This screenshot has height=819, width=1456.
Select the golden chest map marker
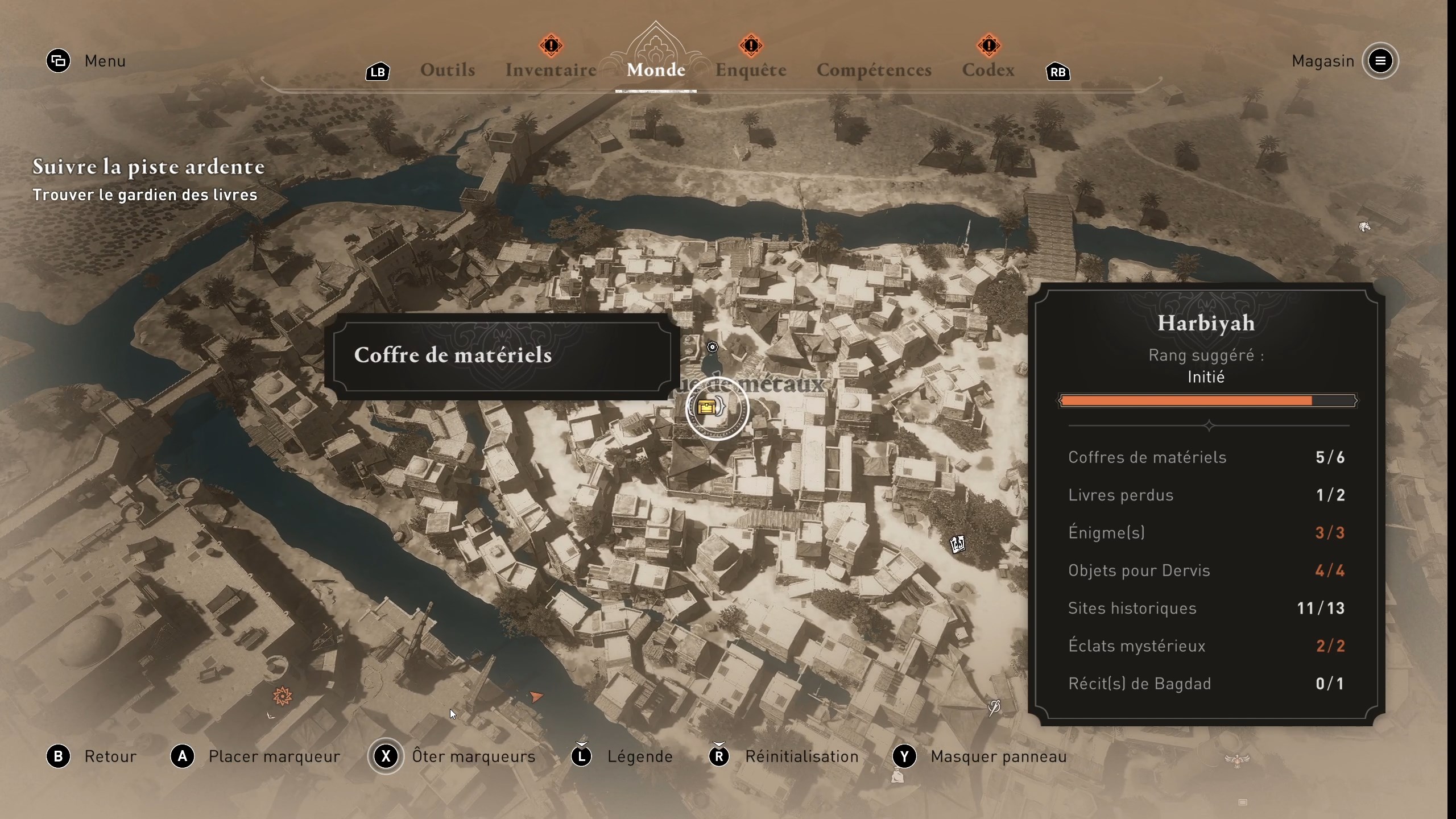(707, 407)
